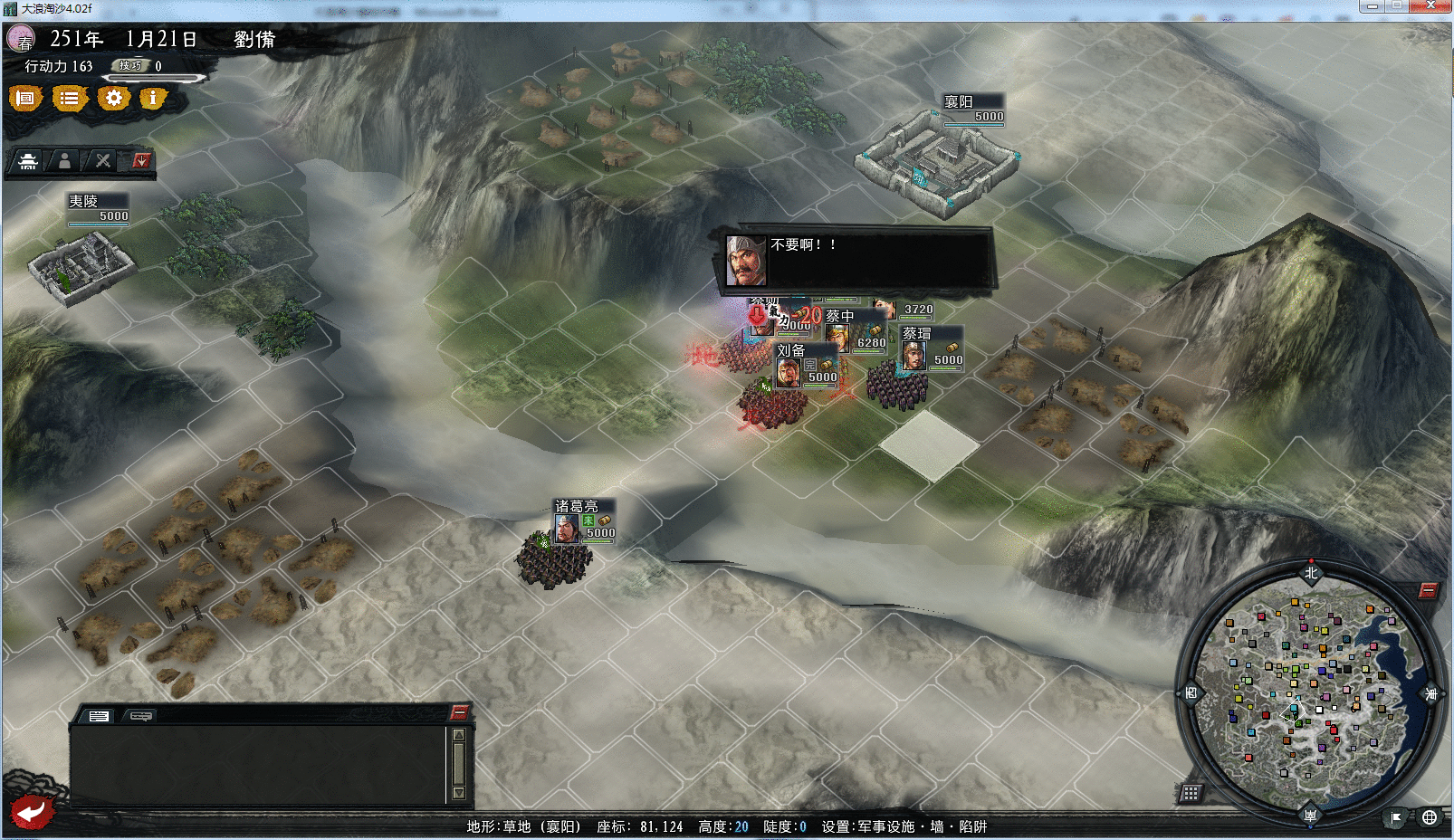Switch to the message log text tab
The width and height of the screenshot is (1454, 840).
coord(99,716)
